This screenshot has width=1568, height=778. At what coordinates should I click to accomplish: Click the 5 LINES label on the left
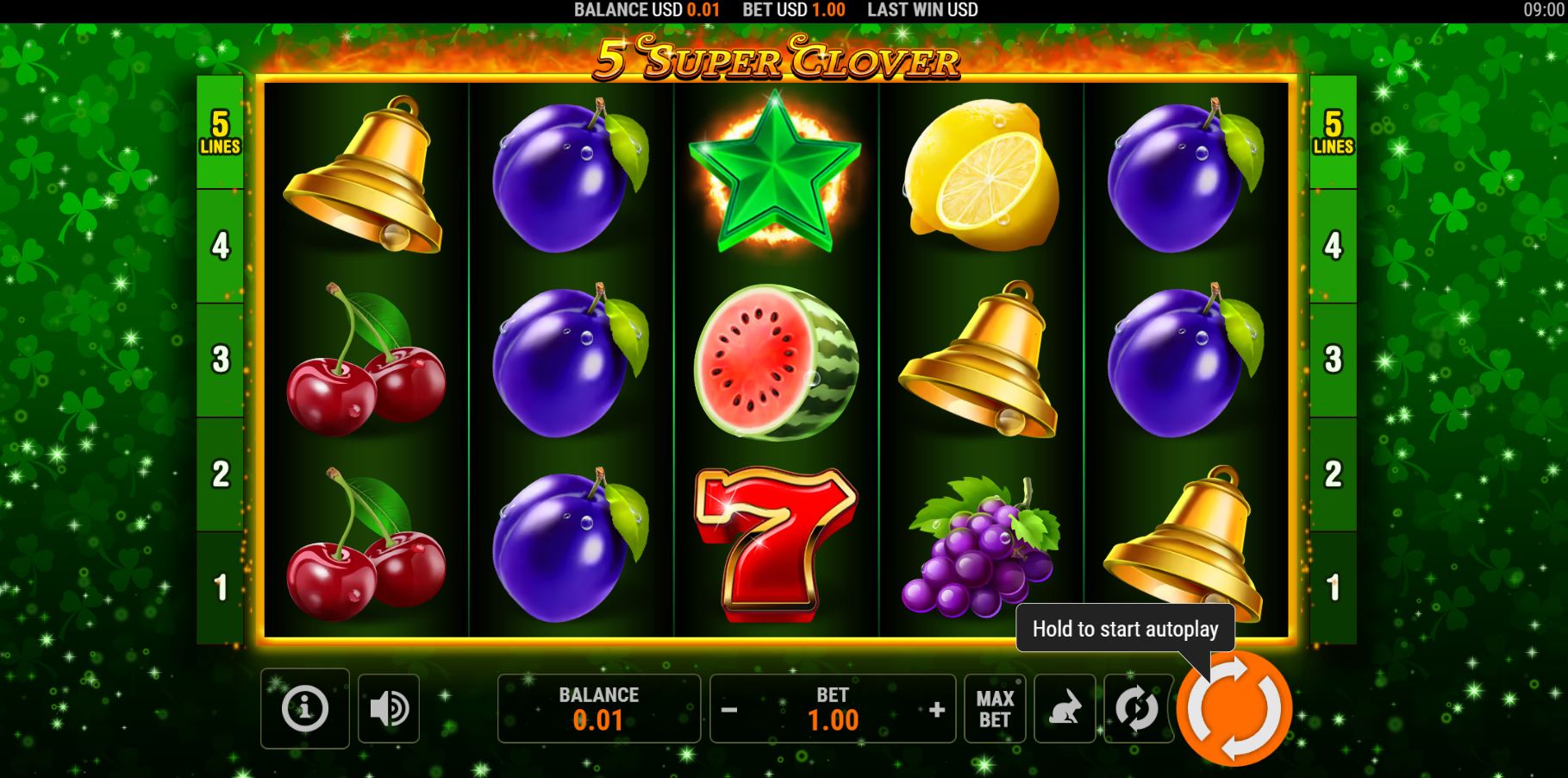[x=220, y=134]
